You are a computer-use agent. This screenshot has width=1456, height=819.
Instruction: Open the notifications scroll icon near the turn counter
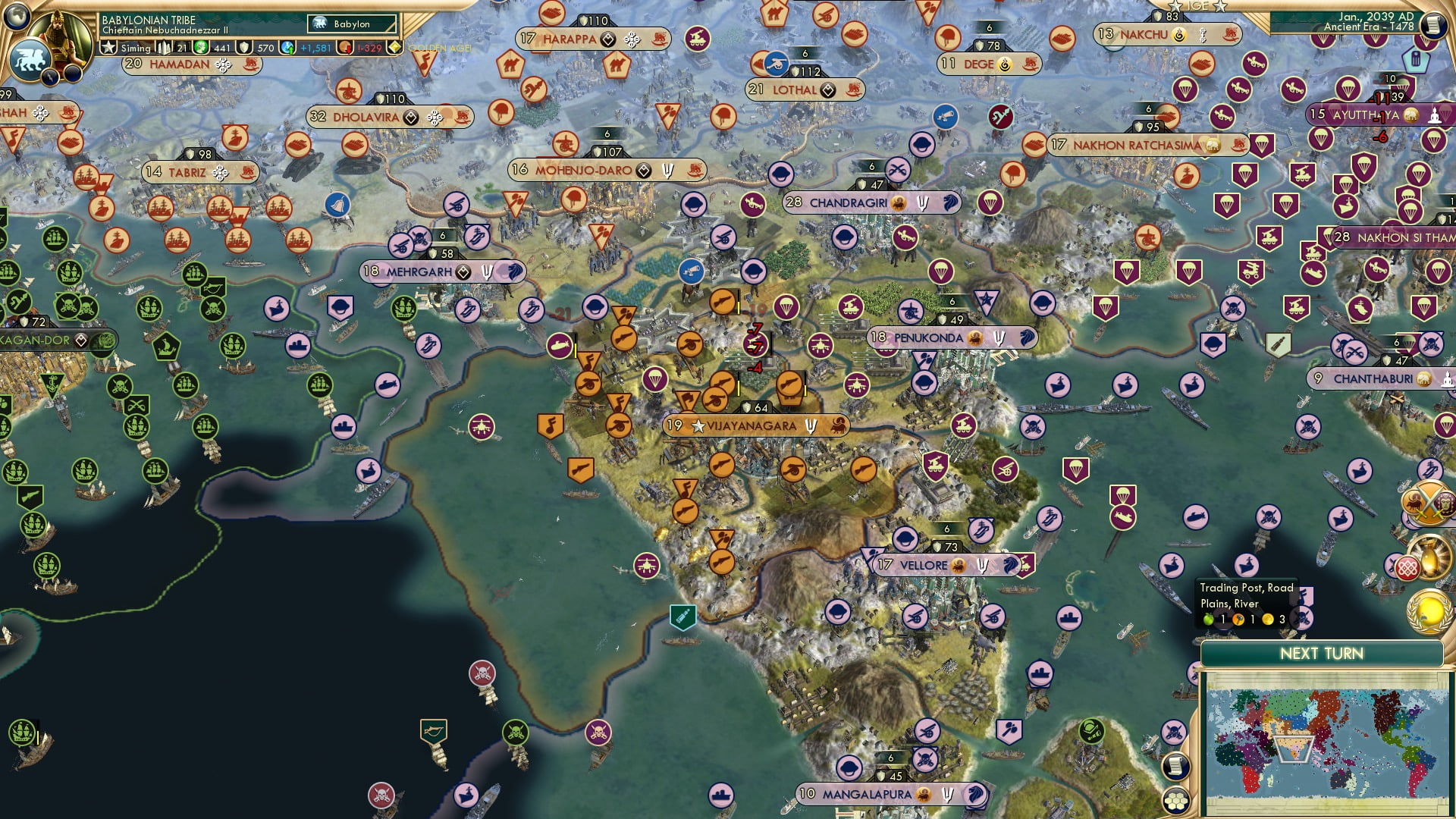point(1434,24)
